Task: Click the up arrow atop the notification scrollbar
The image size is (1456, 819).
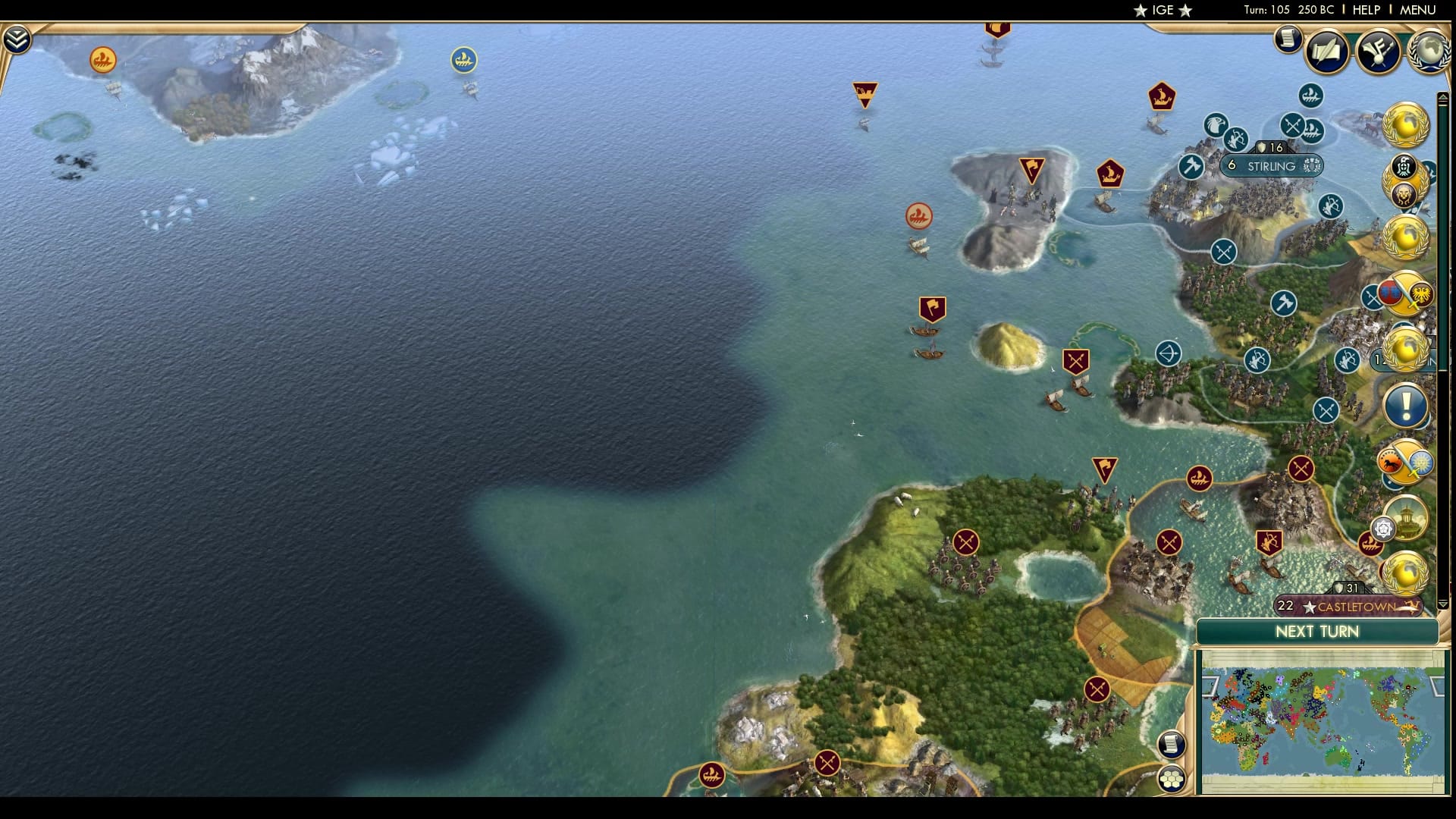Action: pos(1443,98)
